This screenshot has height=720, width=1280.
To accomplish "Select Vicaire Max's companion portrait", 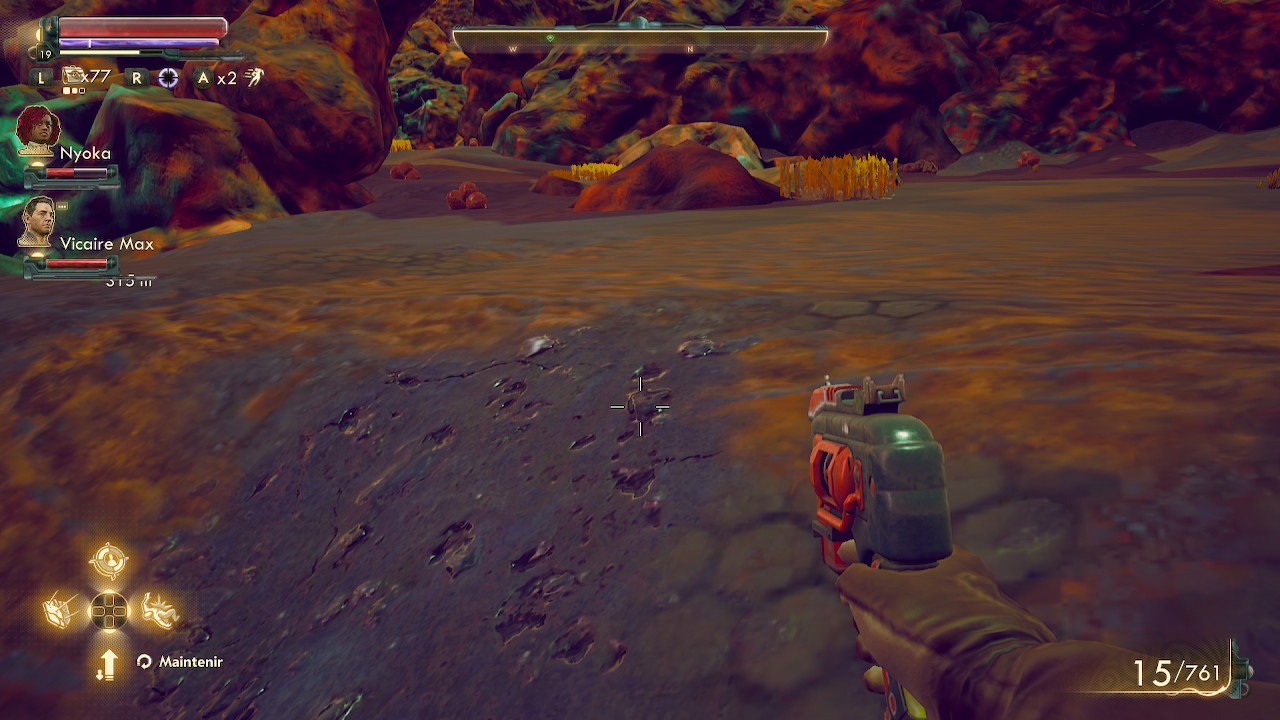I will click(x=38, y=221).
